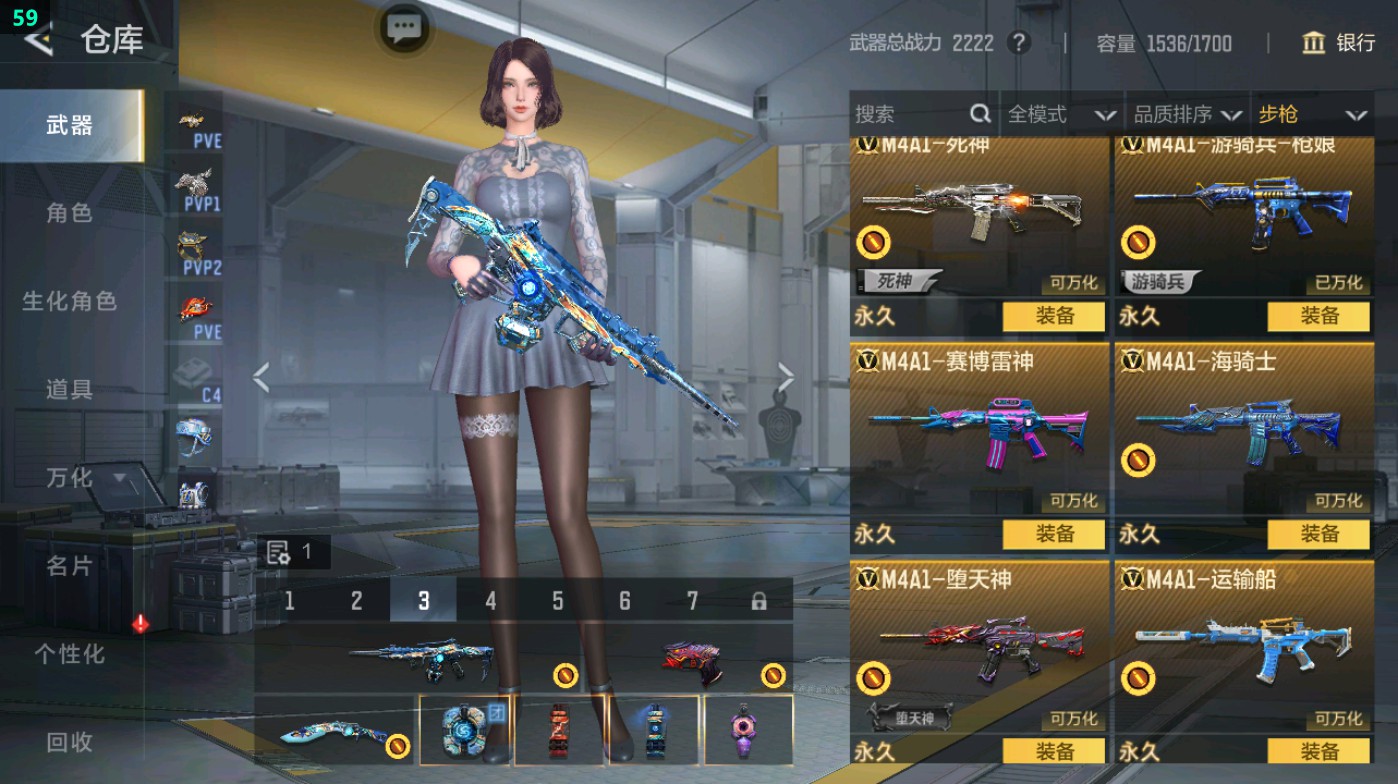1398x784 pixels.
Task: Select the 角色 sidebar category
Action: 69,213
